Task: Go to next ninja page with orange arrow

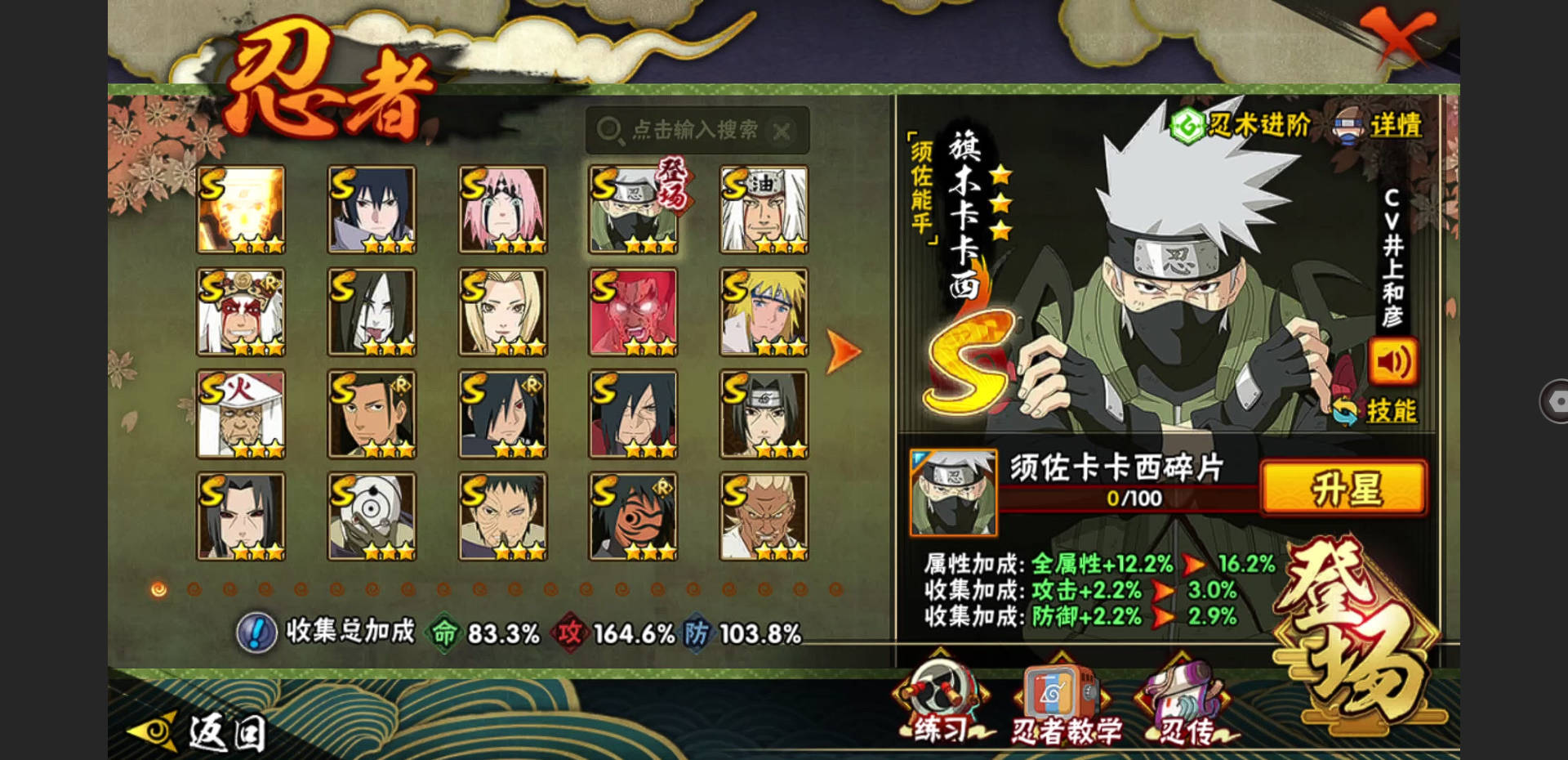Action: (x=843, y=352)
